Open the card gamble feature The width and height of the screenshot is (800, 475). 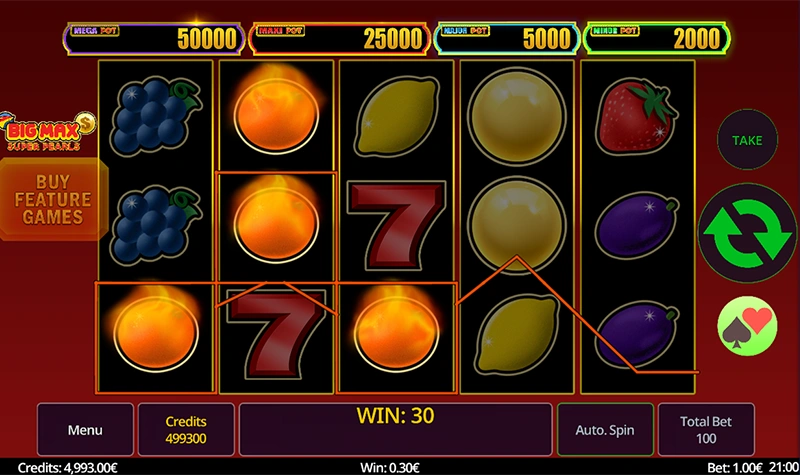pos(746,325)
